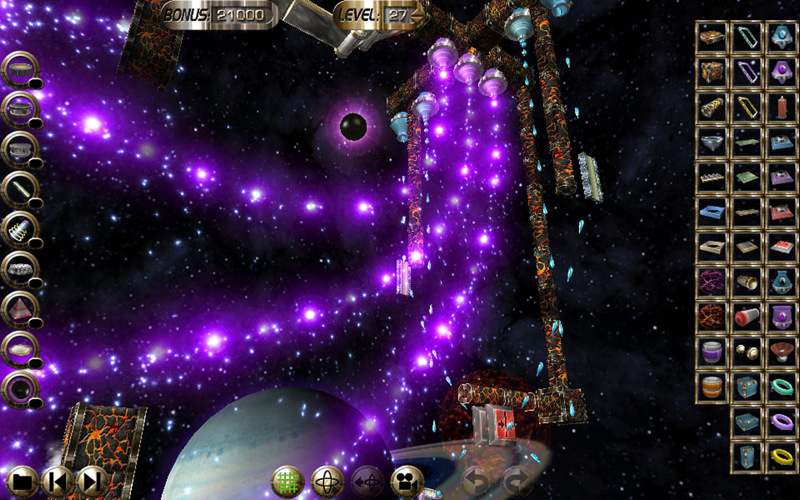
Task: Select the orange striped barrel part
Action: [711, 386]
